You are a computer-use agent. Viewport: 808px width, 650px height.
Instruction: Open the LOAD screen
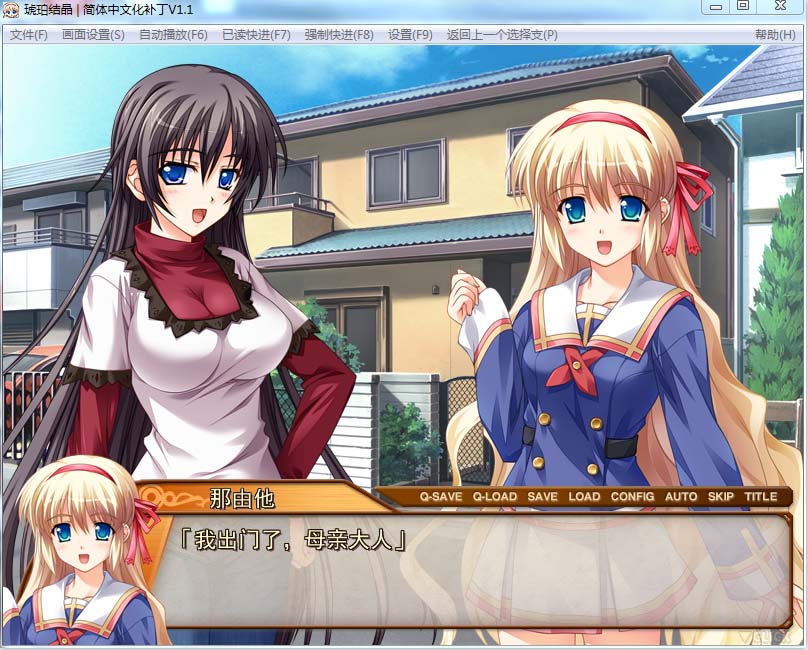(x=584, y=497)
